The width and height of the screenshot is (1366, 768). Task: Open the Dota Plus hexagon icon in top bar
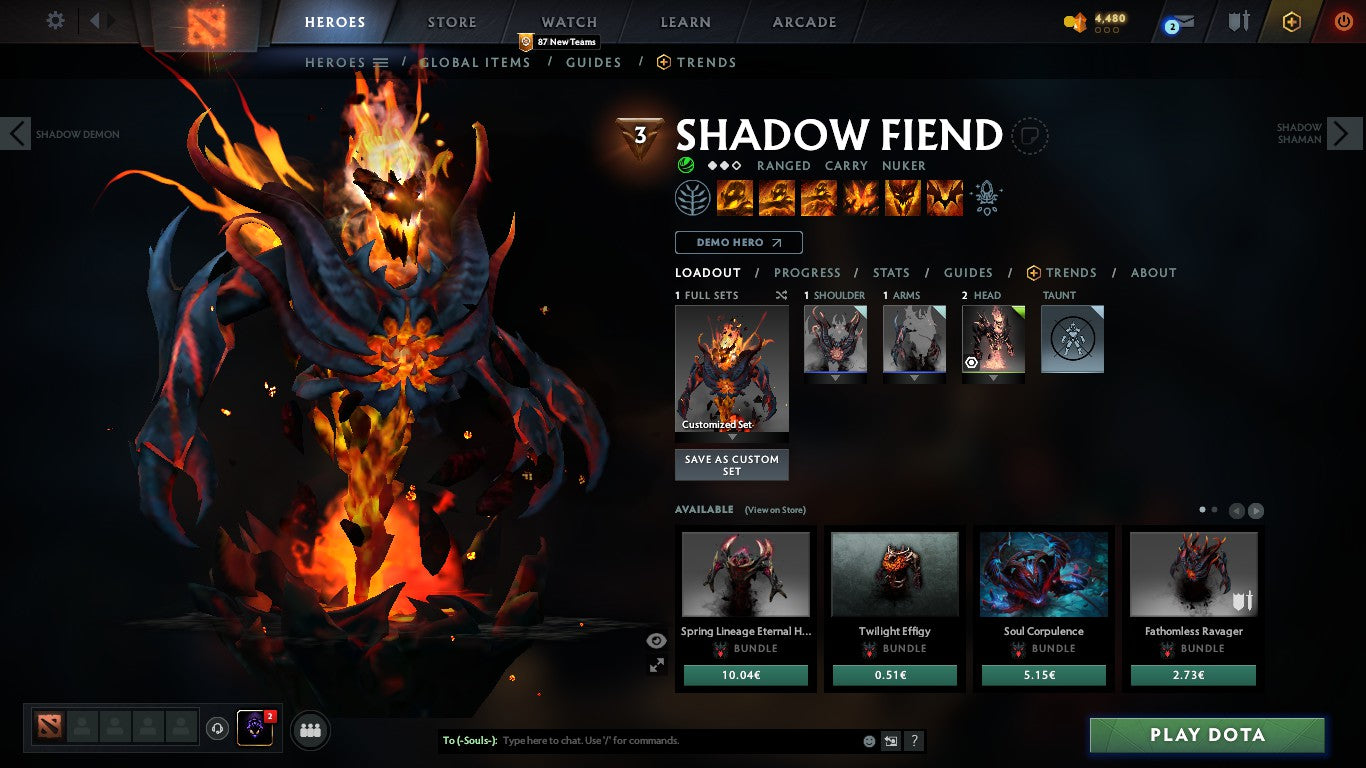tap(1290, 20)
